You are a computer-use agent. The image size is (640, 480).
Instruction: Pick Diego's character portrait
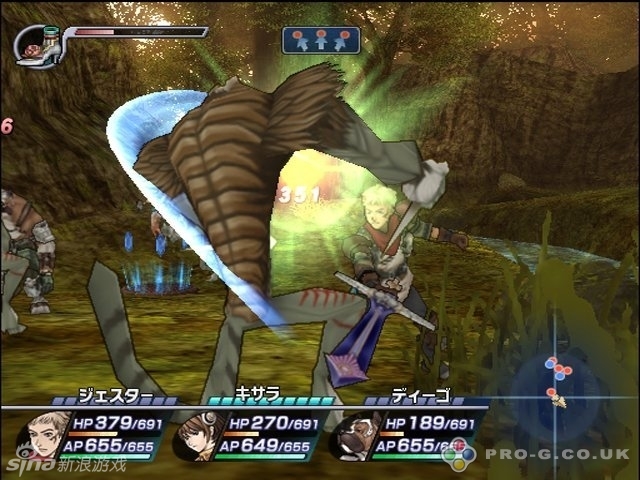pos(349,437)
